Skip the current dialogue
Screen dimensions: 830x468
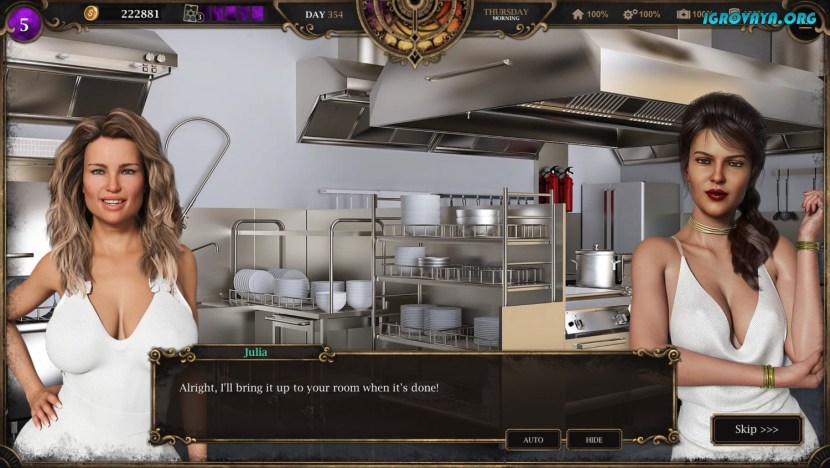click(x=756, y=430)
